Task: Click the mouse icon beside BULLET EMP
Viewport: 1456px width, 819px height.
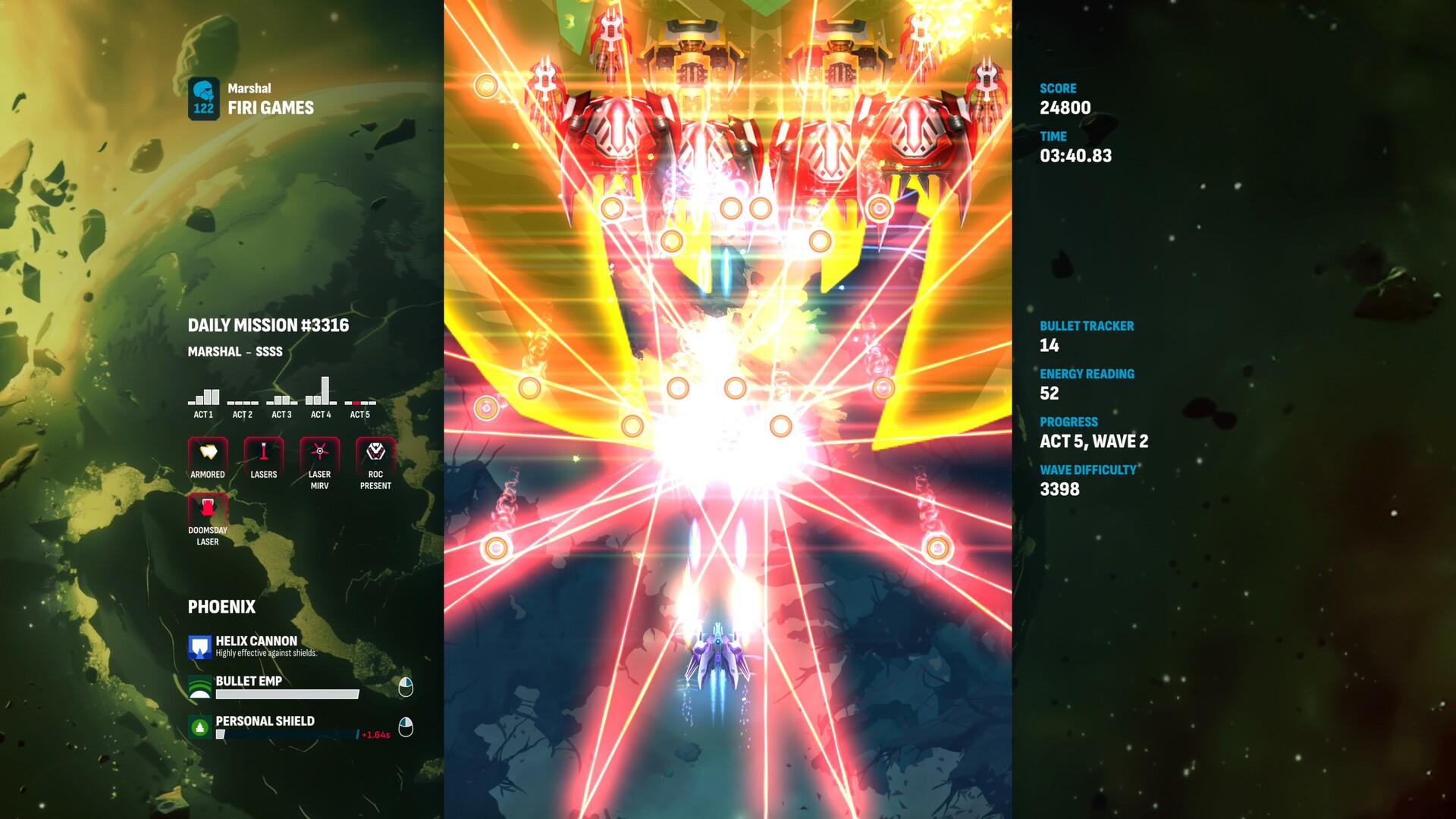Action: coord(406,686)
